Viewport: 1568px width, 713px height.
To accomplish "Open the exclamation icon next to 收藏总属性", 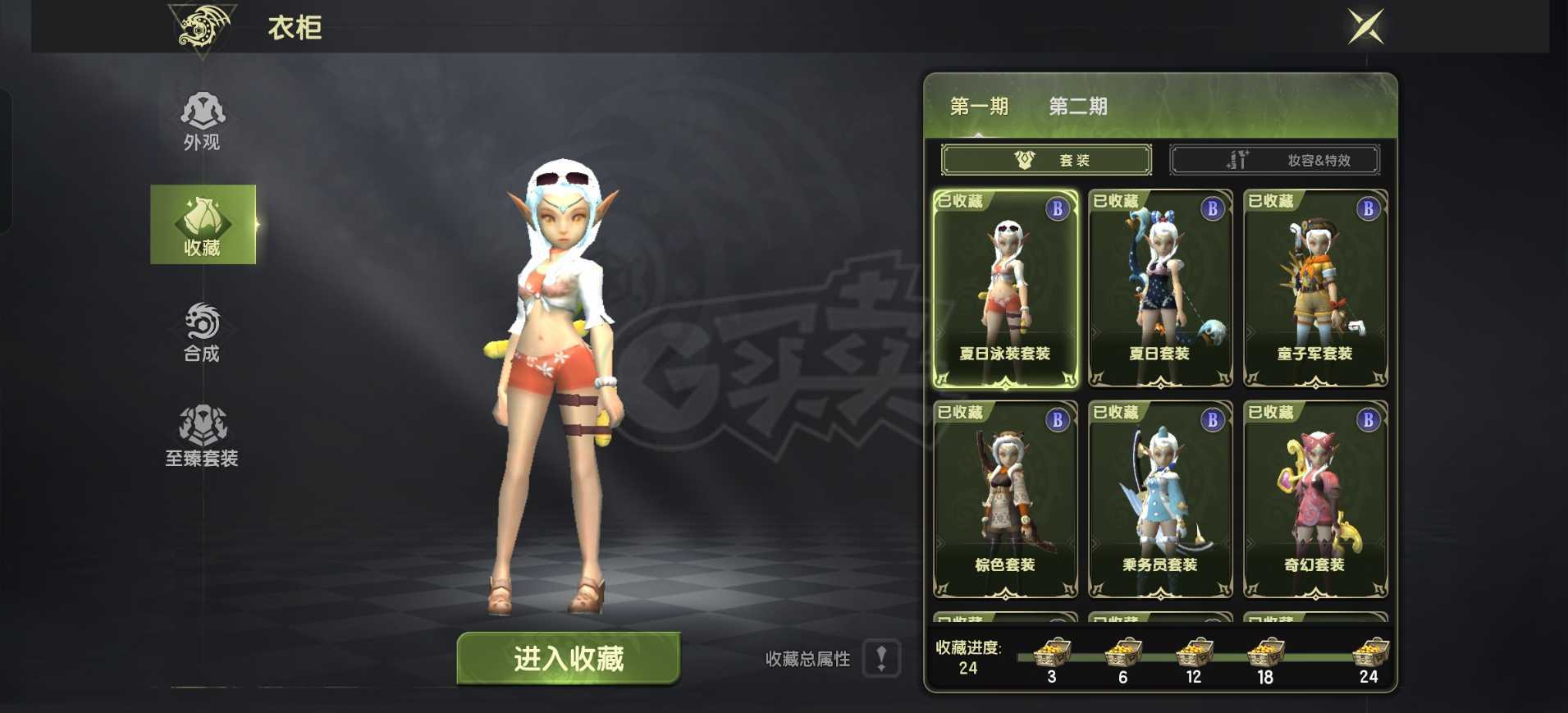I will 882,657.
